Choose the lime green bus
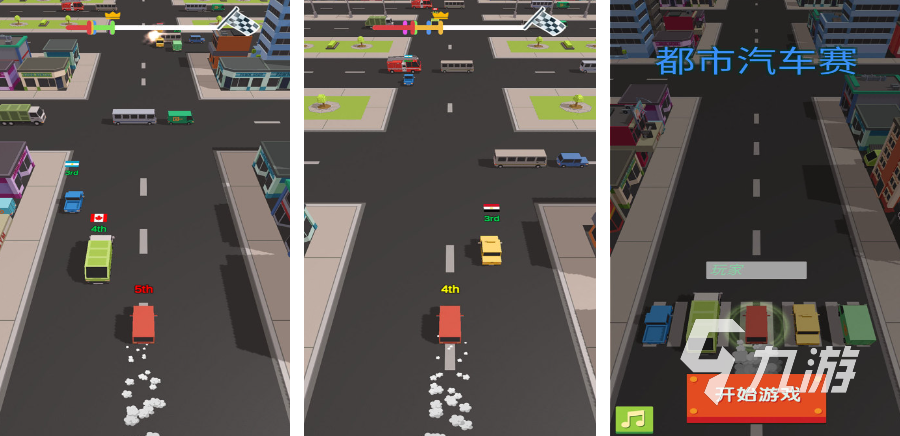The height and width of the screenshot is (436, 900). [704, 322]
